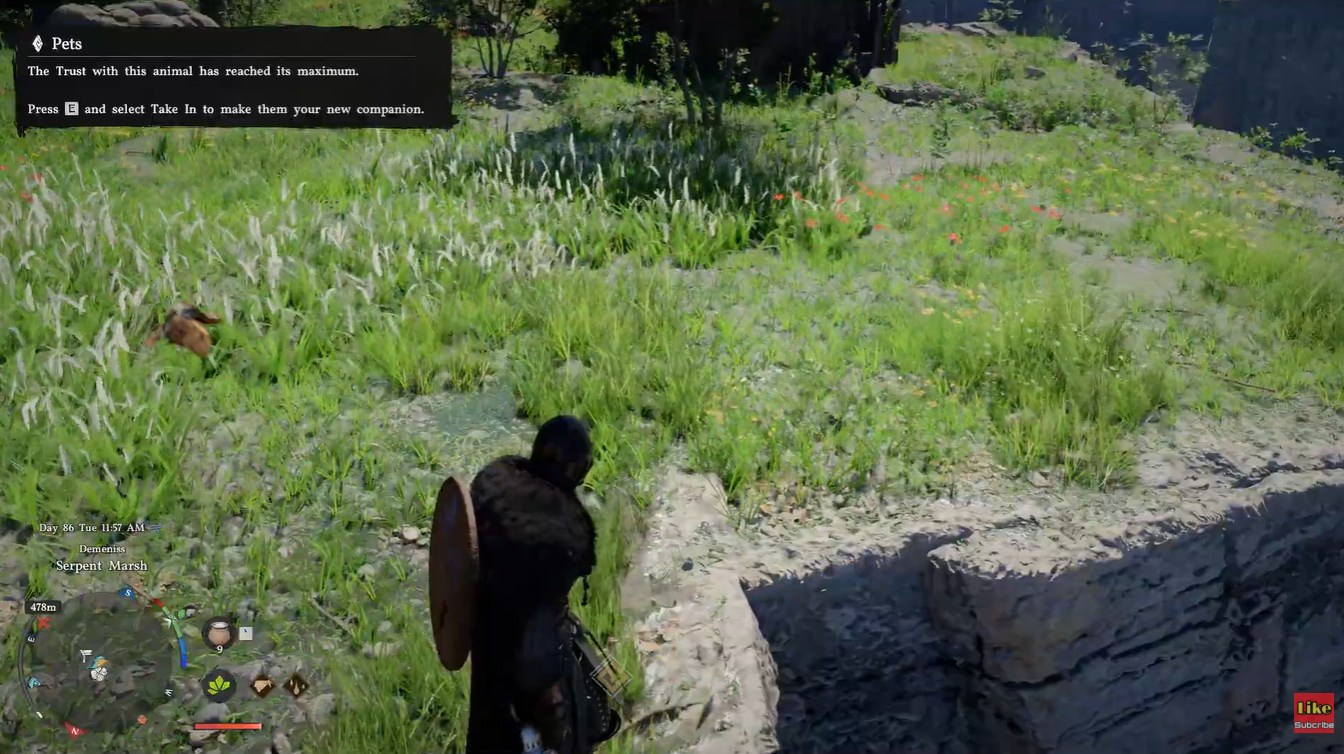Click the key prompt beside the ration count
This screenshot has height=754, width=1344.
point(246,632)
